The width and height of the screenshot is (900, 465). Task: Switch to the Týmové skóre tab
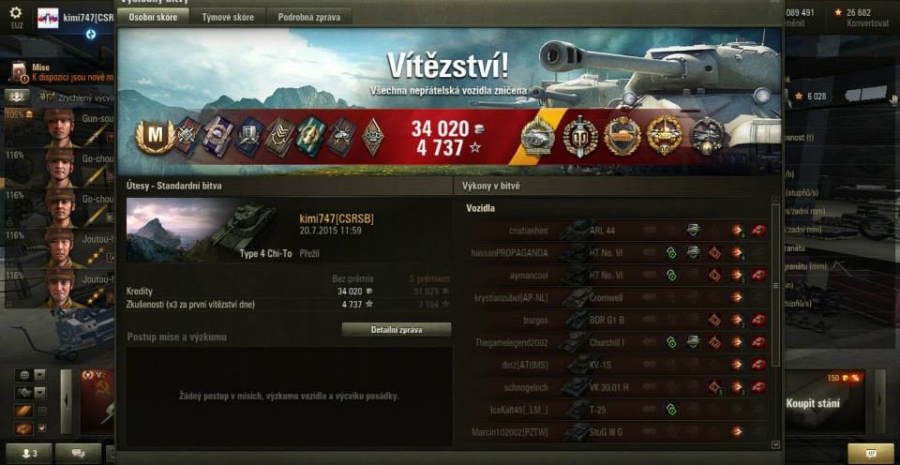pos(227,17)
